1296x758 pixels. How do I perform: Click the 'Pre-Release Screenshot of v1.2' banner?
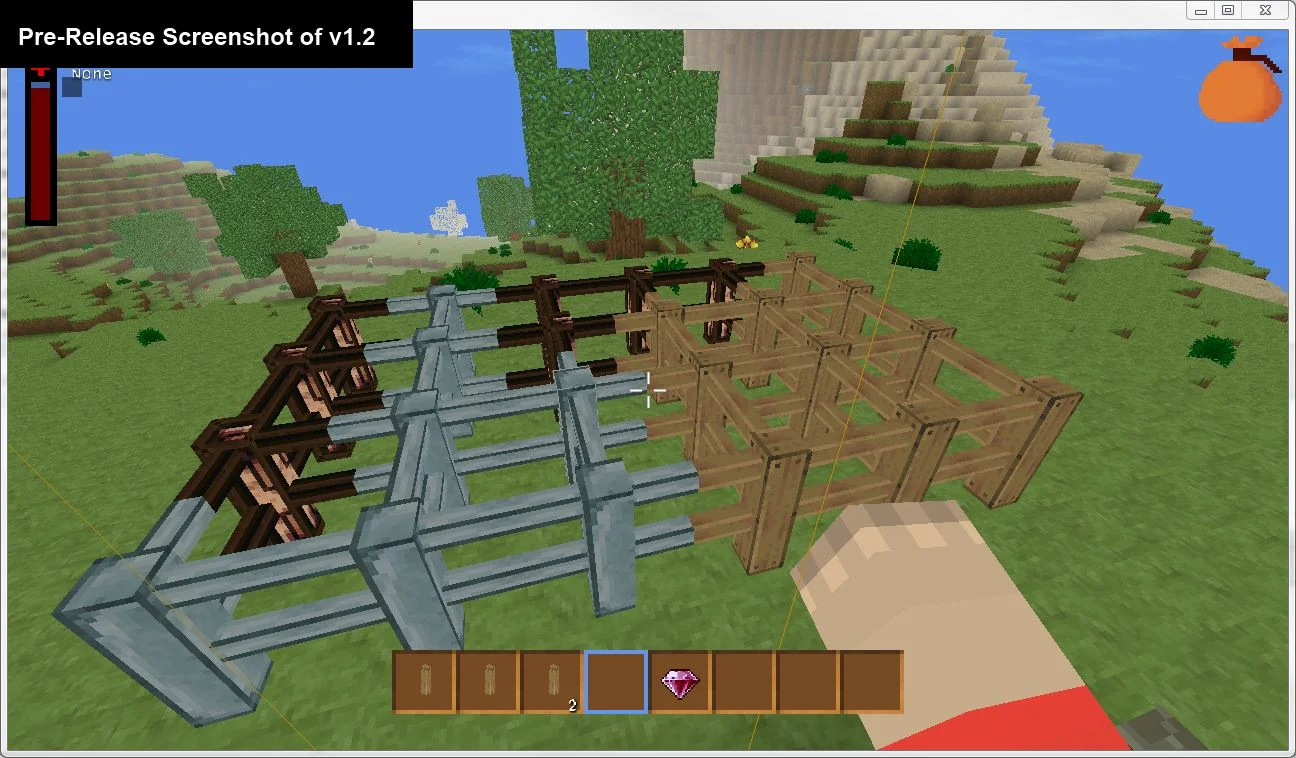[x=200, y=36]
